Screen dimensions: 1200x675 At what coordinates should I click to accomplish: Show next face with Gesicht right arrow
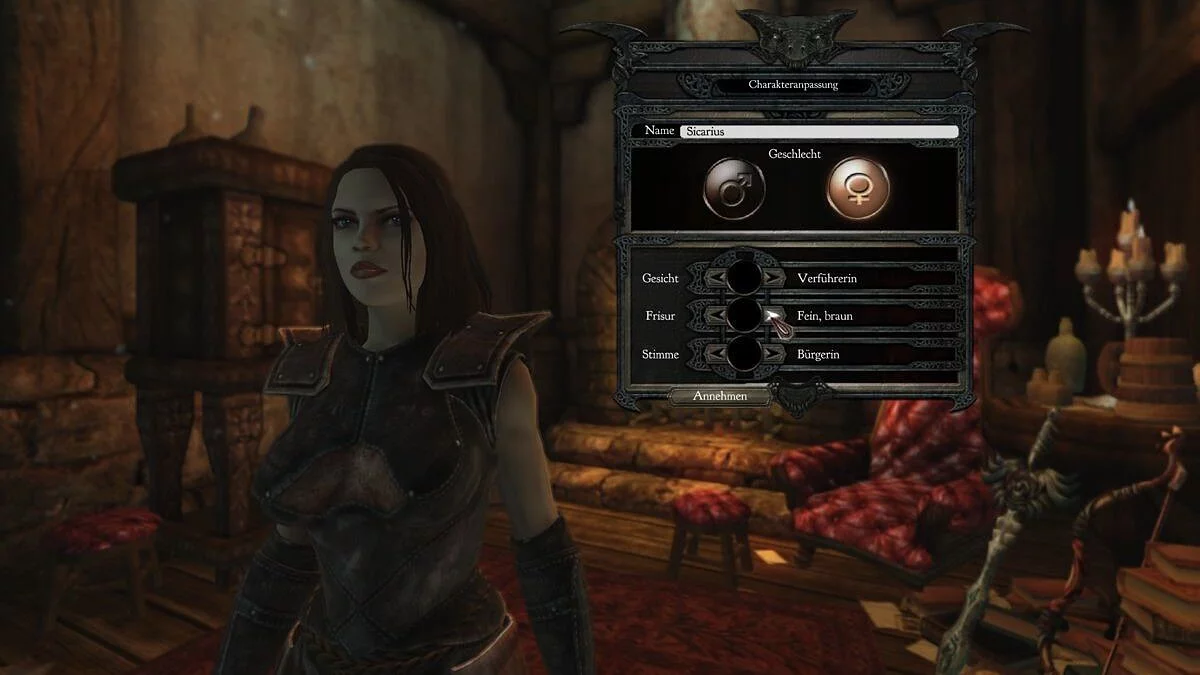pos(773,277)
